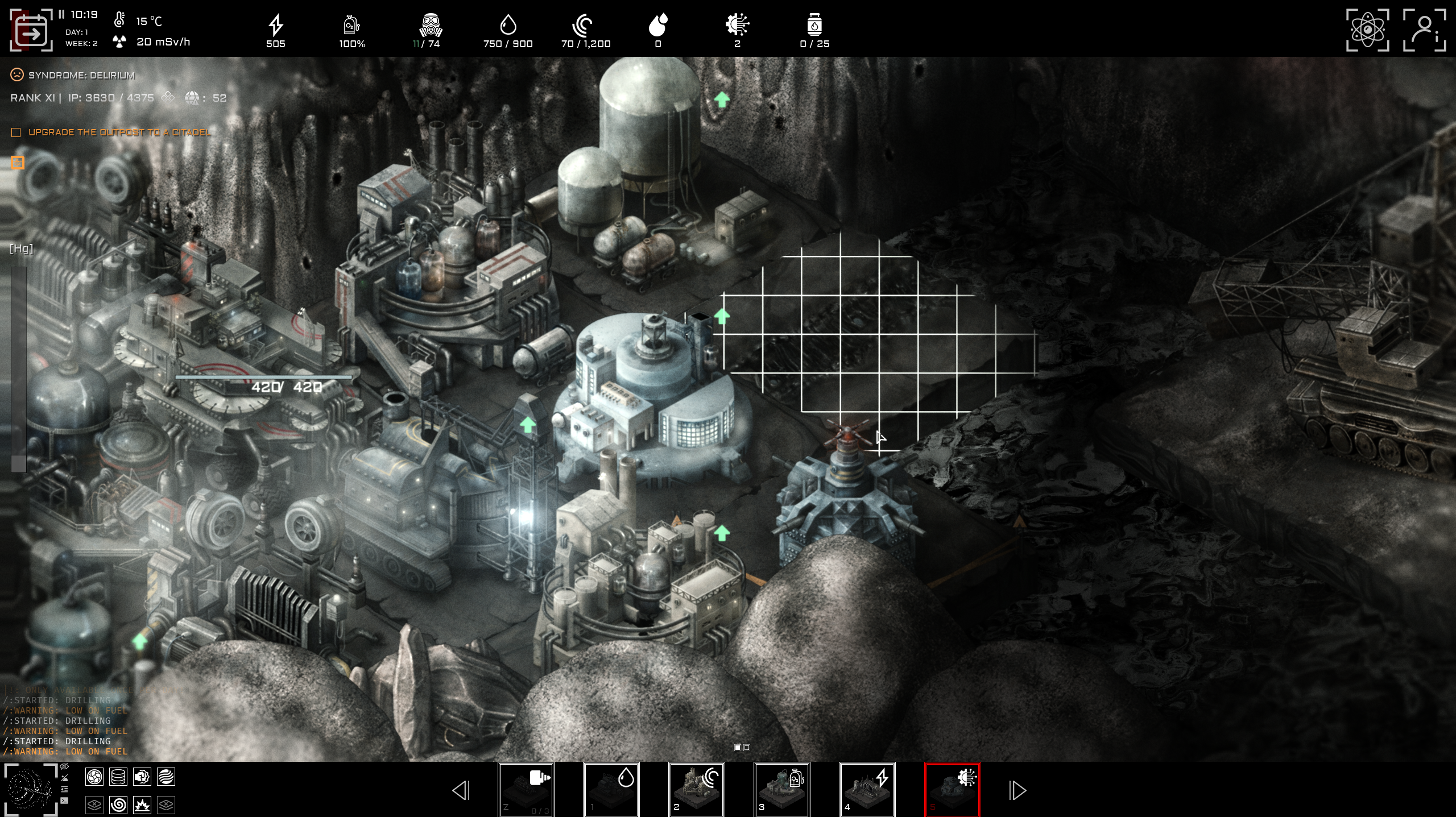The image size is (1456, 817).
Task: Click the radiation dosage indicator
Action: pyautogui.click(x=142, y=42)
